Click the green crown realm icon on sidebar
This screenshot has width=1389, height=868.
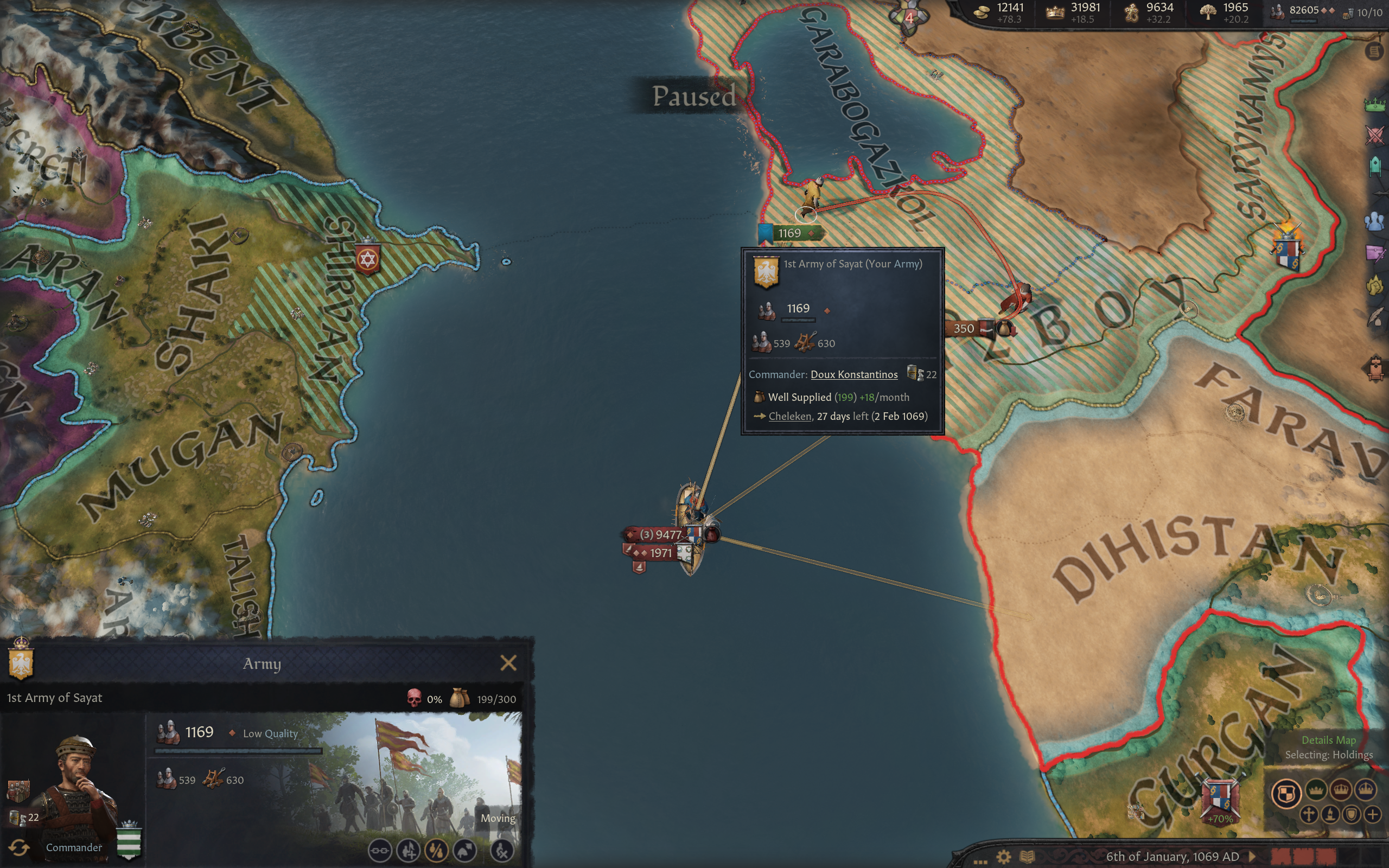point(1375,105)
